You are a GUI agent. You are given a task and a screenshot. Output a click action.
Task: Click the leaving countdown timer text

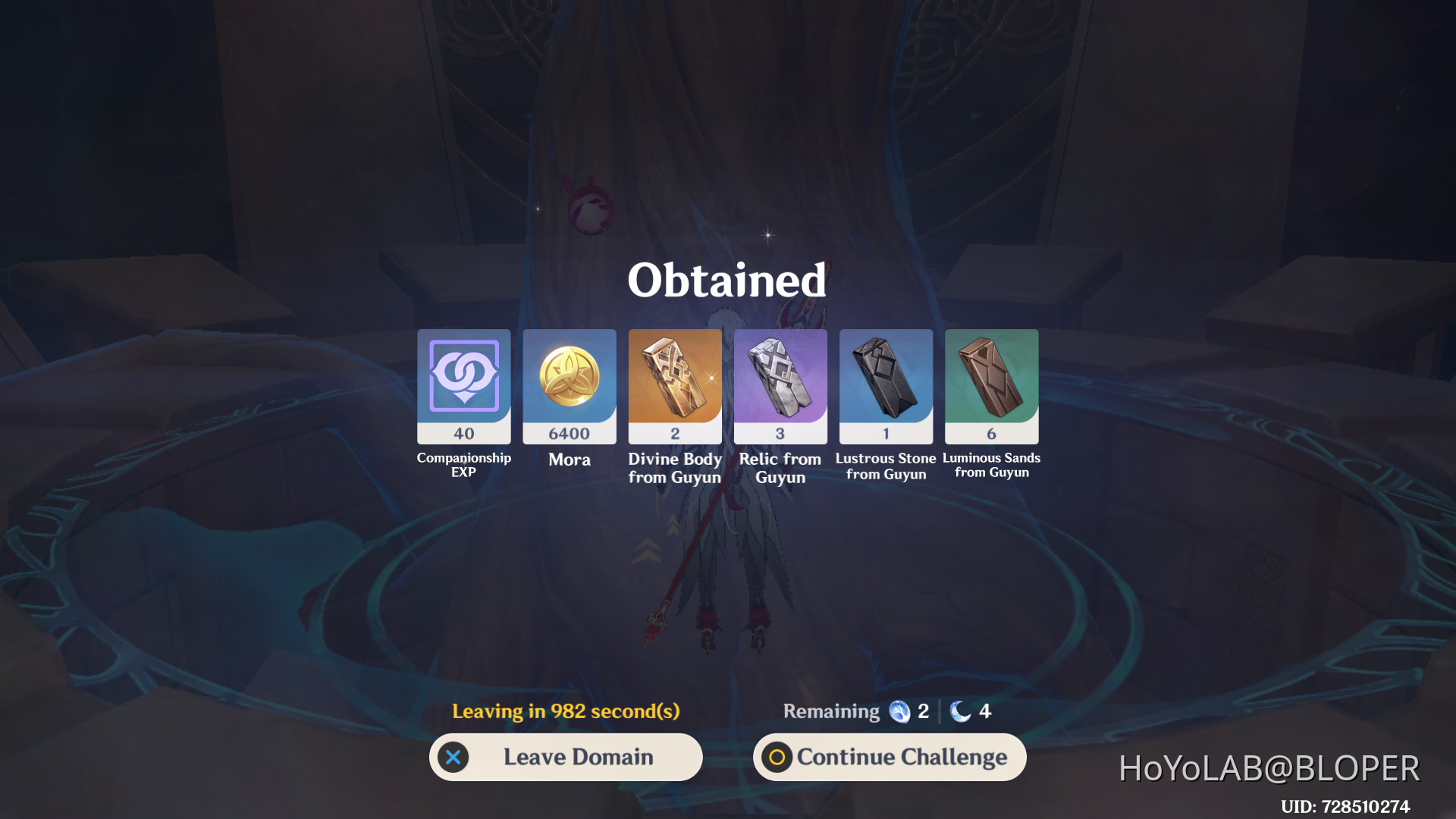tap(565, 711)
